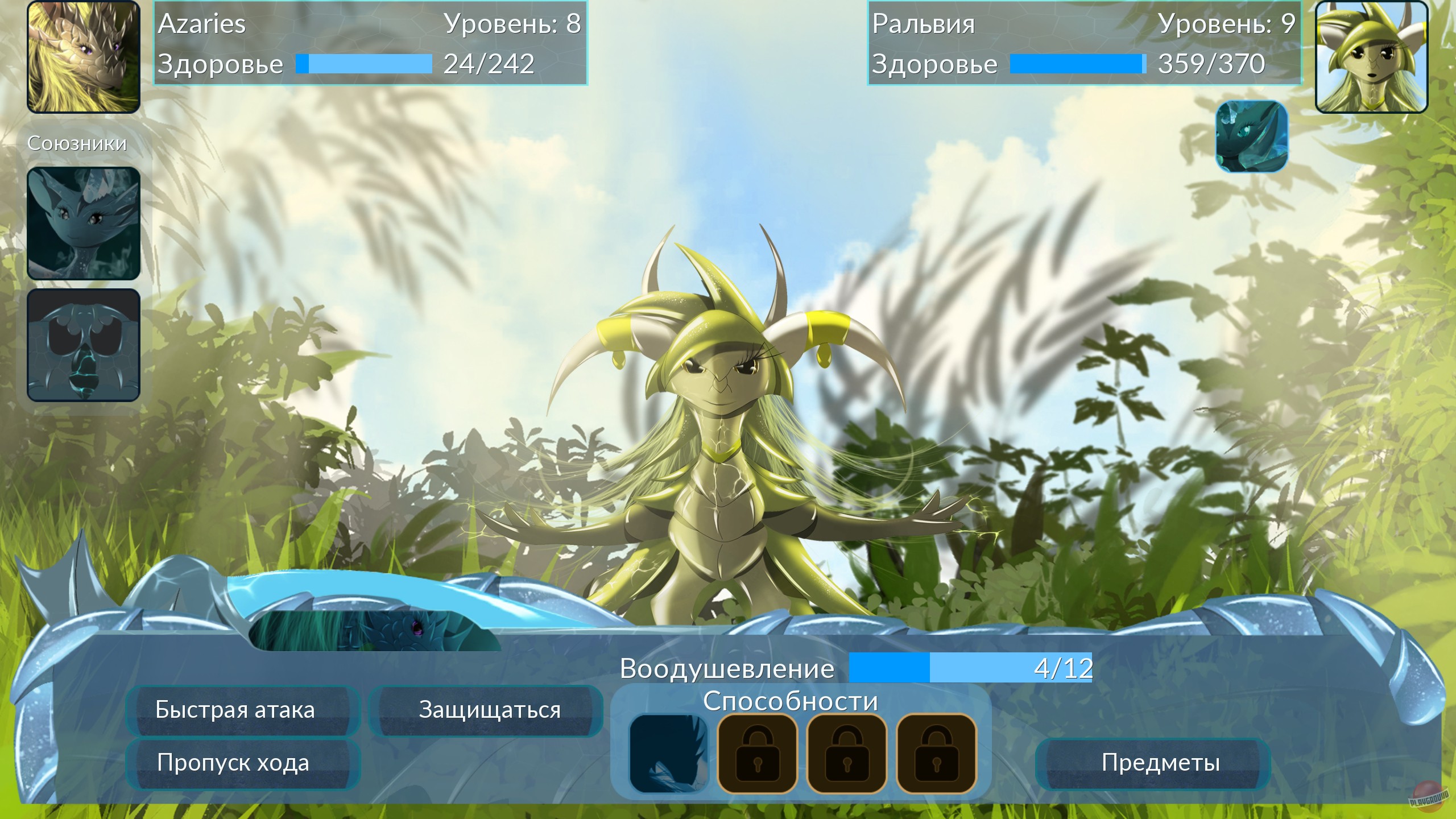Open Azaries character portrait
This screenshot has height=819, width=1456.
[x=82, y=57]
